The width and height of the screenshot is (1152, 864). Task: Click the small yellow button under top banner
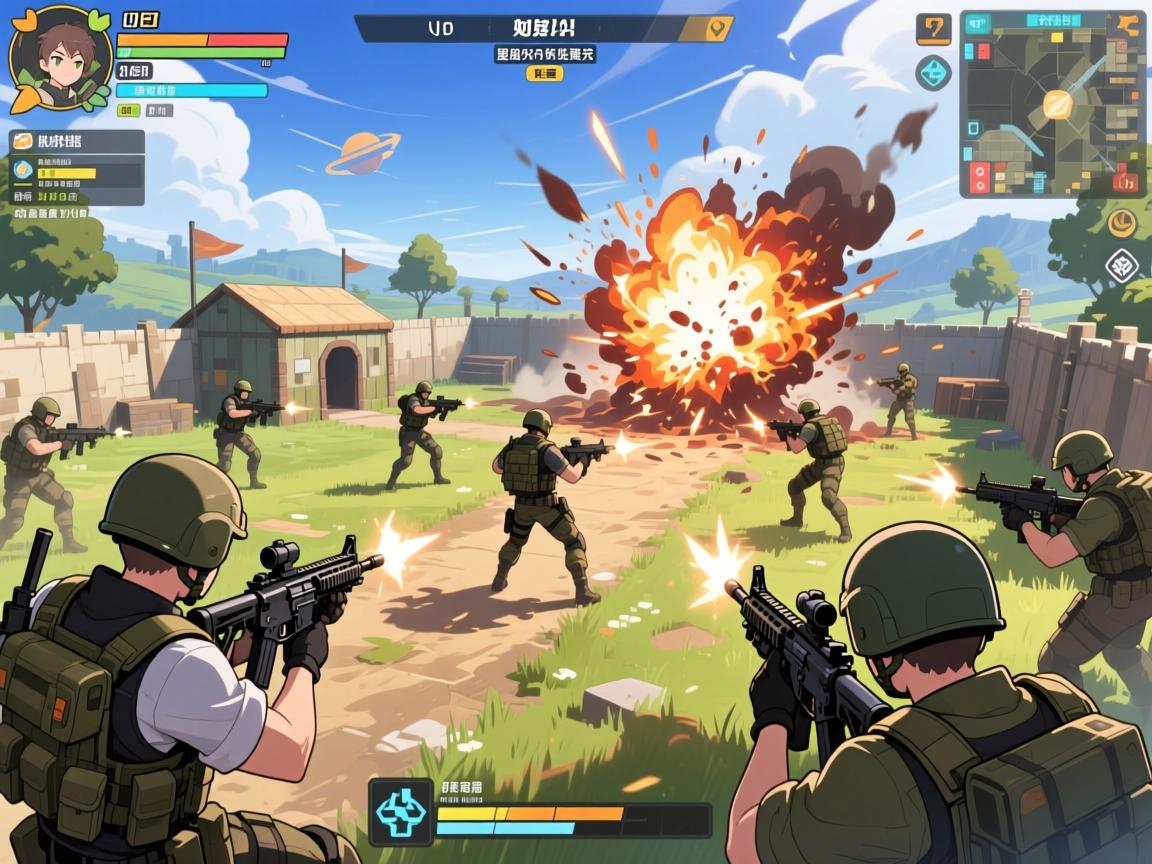click(546, 74)
